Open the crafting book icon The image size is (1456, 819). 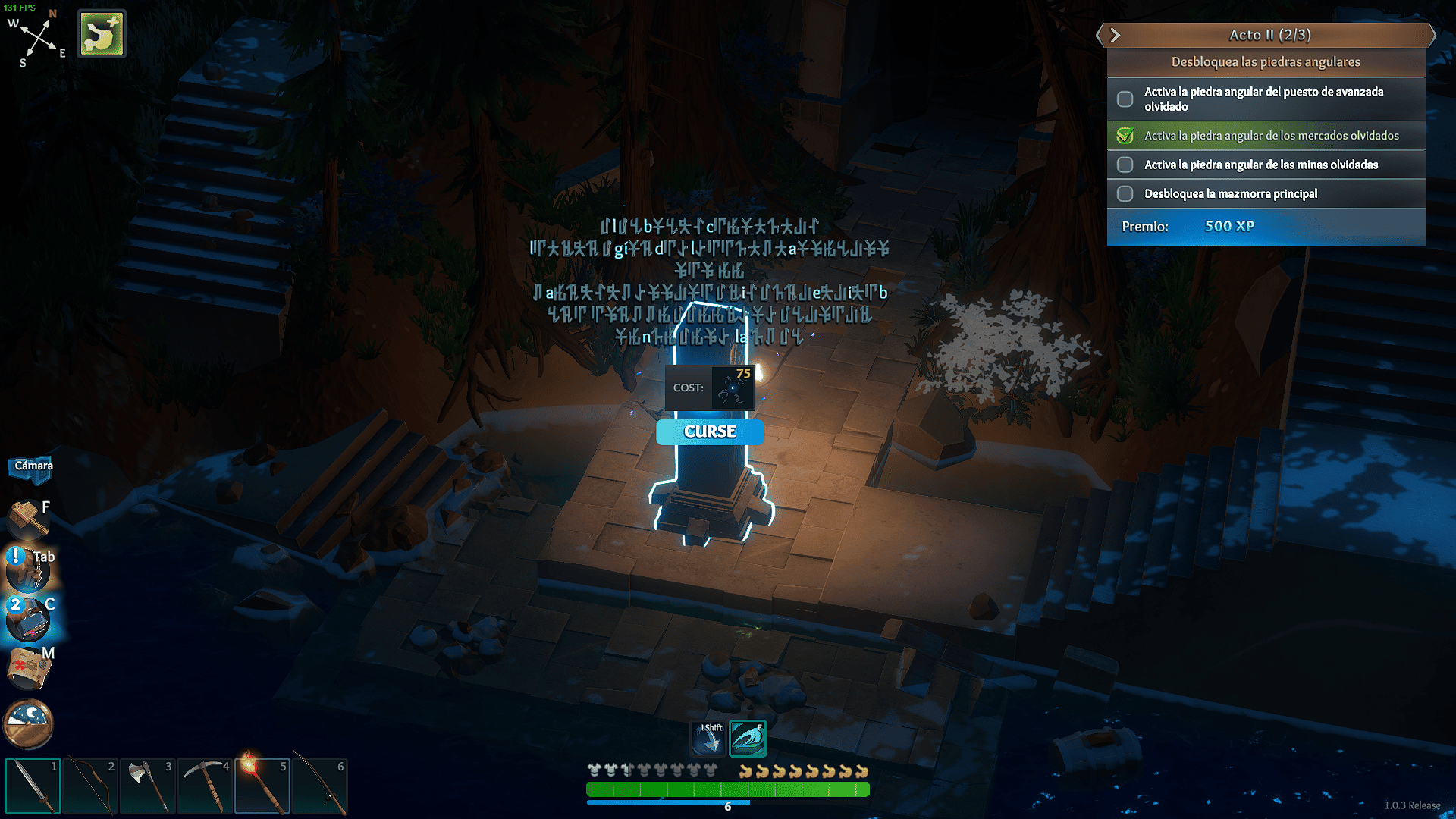29,619
